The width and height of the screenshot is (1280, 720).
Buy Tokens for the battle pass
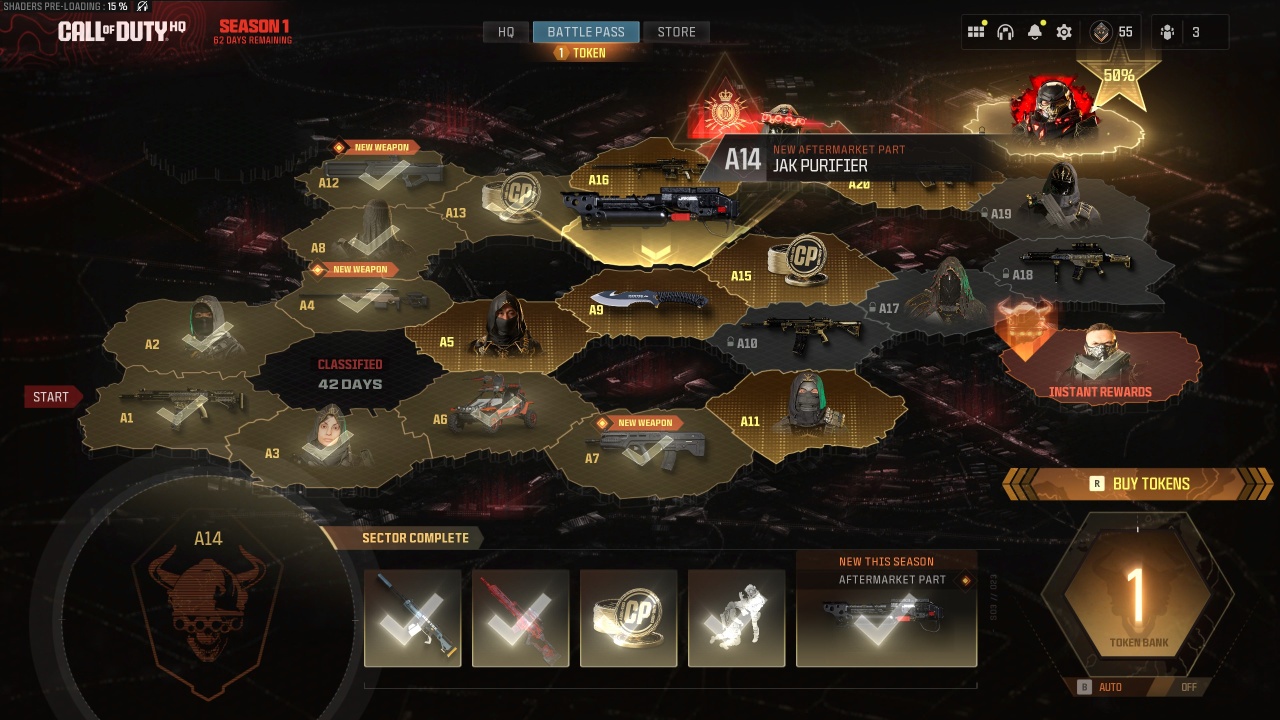click(1139, 484)
